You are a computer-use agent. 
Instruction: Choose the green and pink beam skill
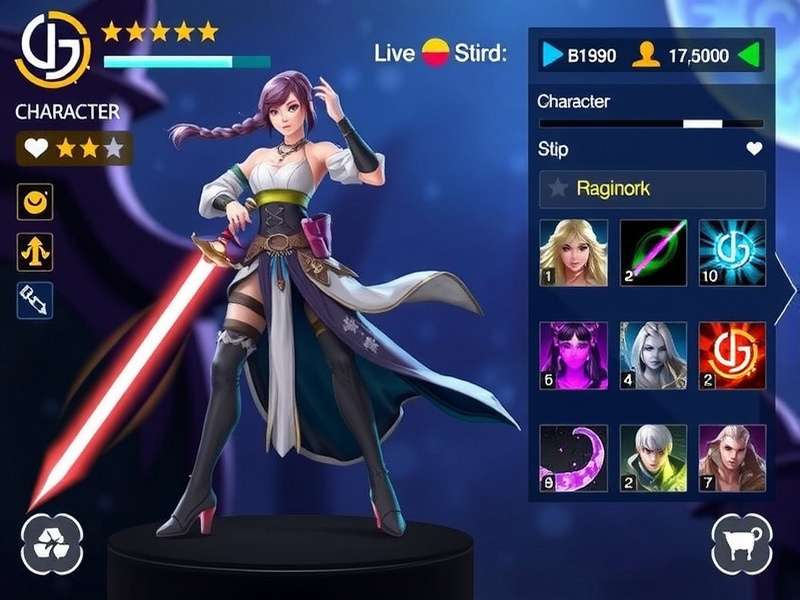point(653,253)
